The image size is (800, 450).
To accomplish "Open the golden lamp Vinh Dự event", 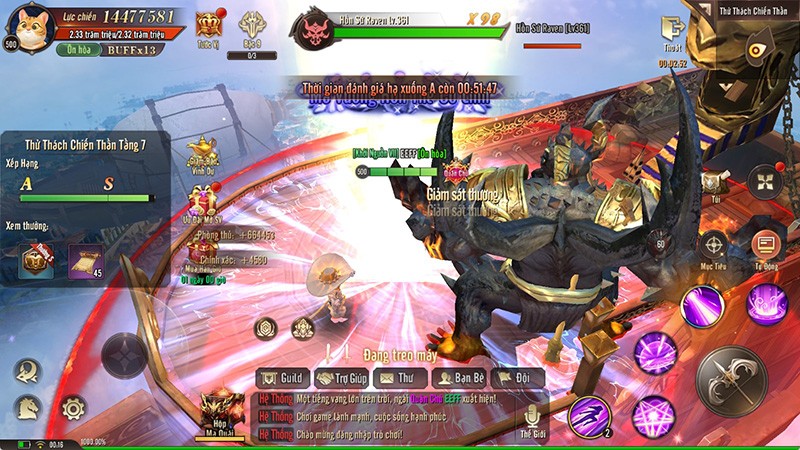I will point(203,152).
